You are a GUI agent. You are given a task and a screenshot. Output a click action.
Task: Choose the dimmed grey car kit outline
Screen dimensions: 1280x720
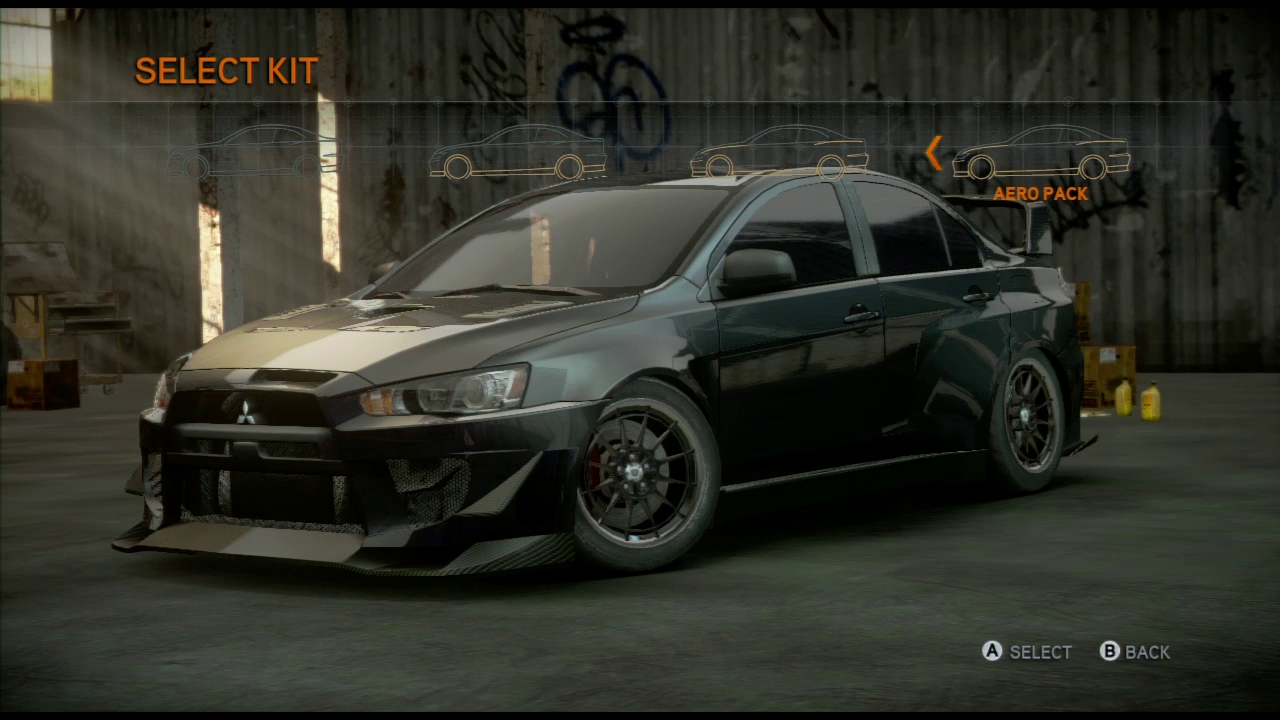click(253, 153)
